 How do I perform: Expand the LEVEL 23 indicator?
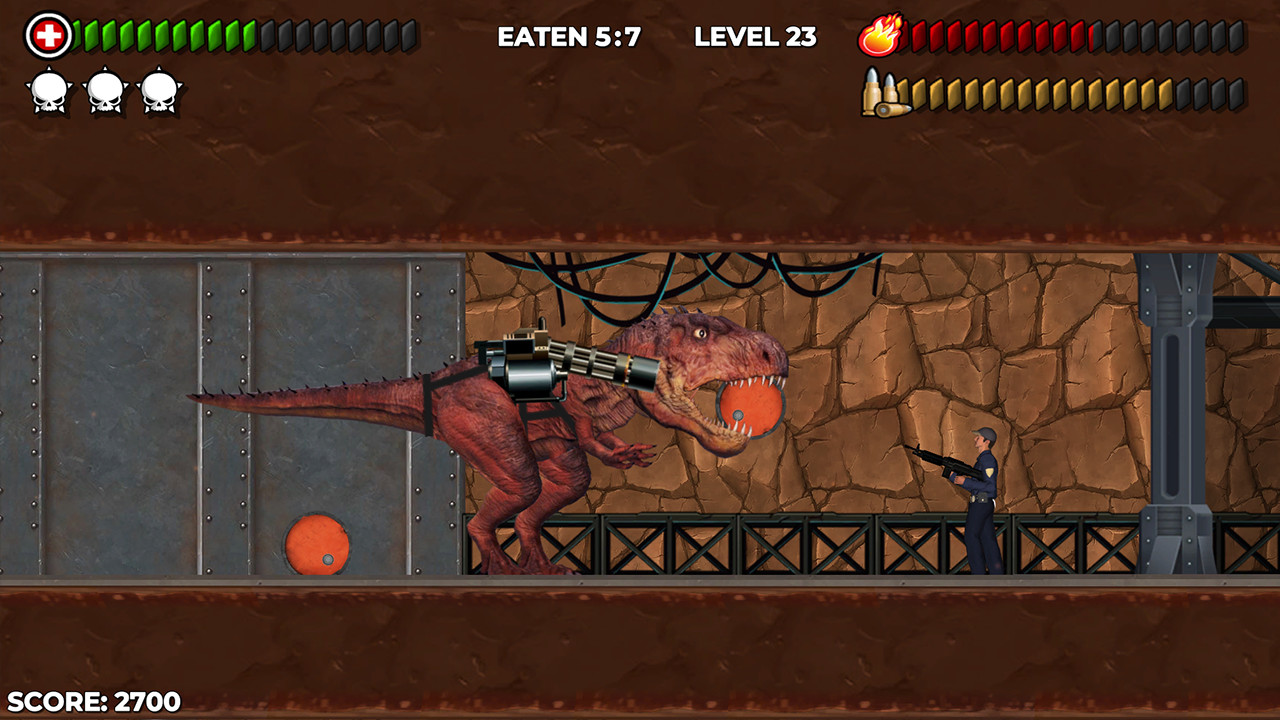(754, 36)
